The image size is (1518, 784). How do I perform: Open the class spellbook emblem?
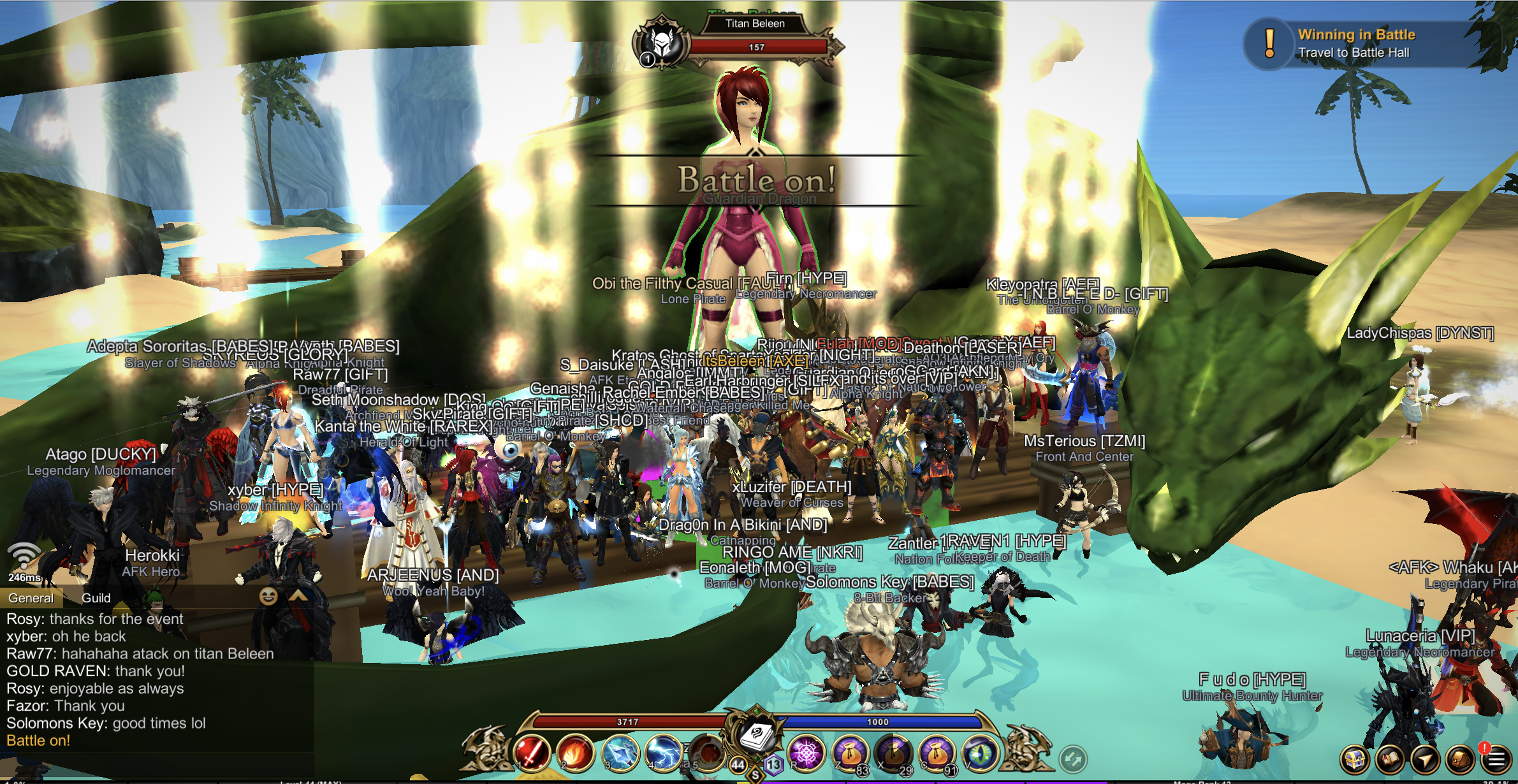(756, 736)
